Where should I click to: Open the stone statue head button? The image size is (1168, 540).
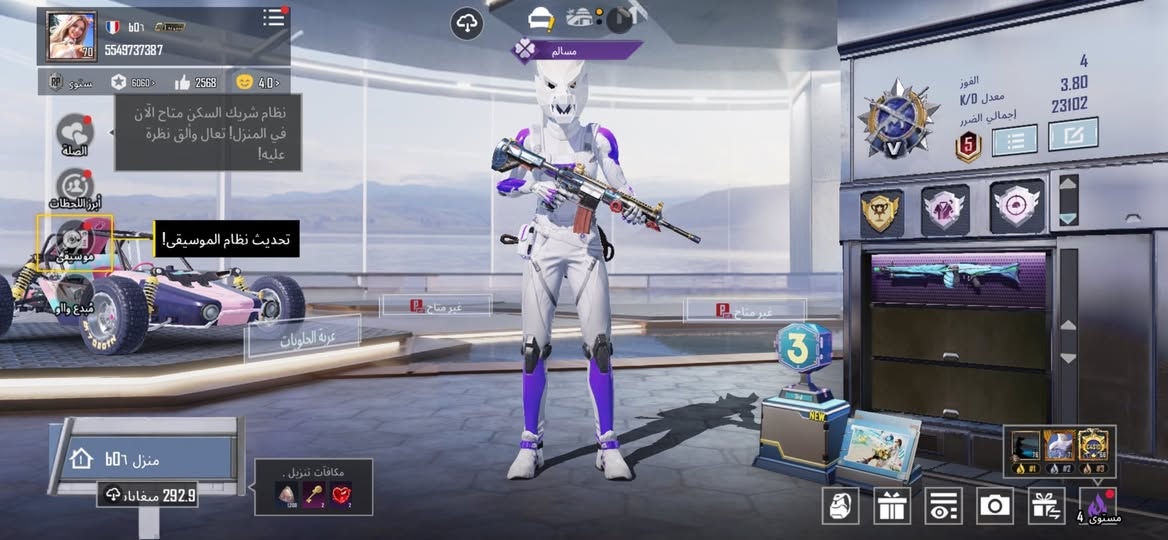pyautogui.click(x=840, y=506)
